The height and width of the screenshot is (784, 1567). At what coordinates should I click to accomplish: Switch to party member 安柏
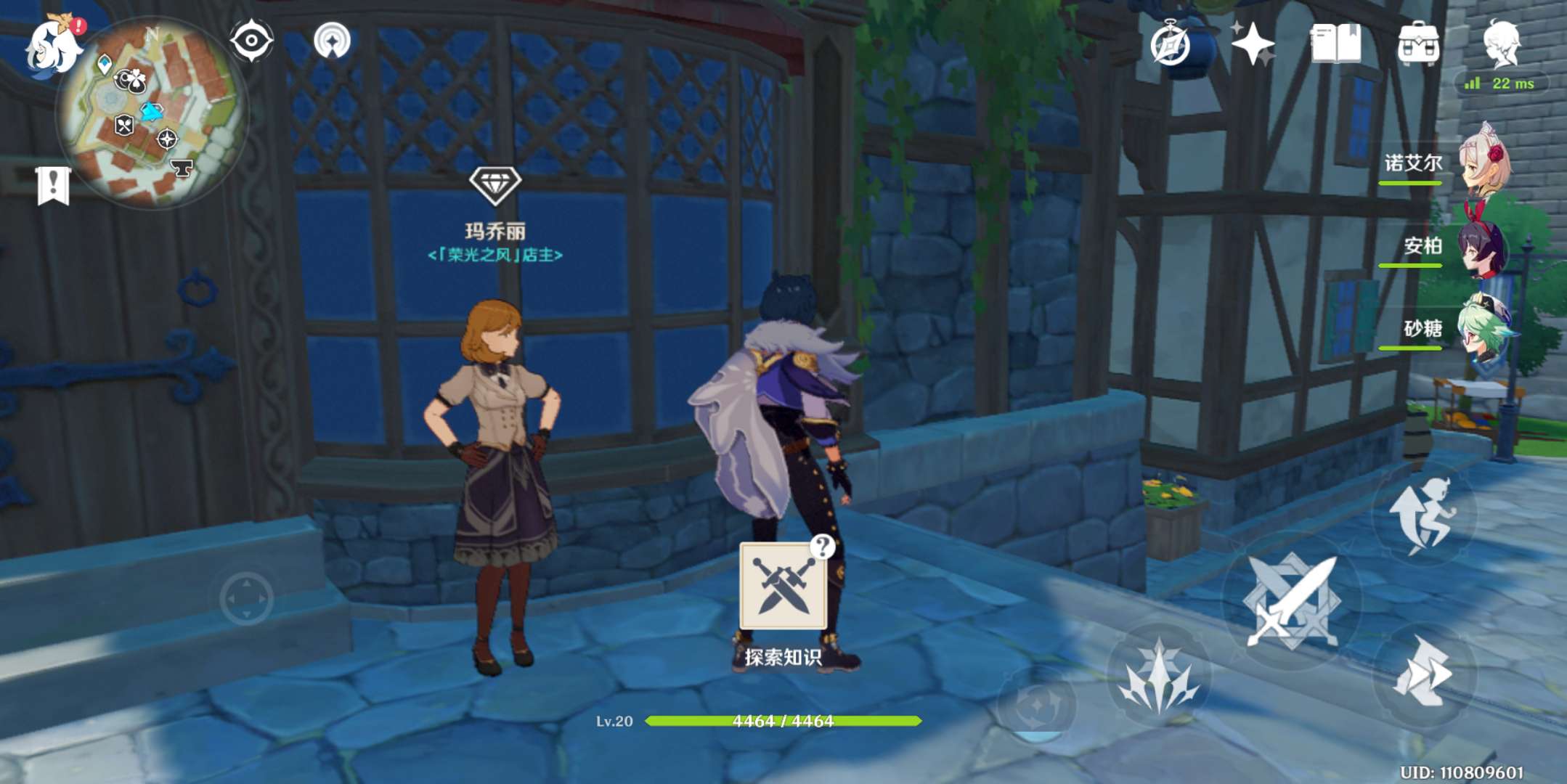coord(1483,247)
